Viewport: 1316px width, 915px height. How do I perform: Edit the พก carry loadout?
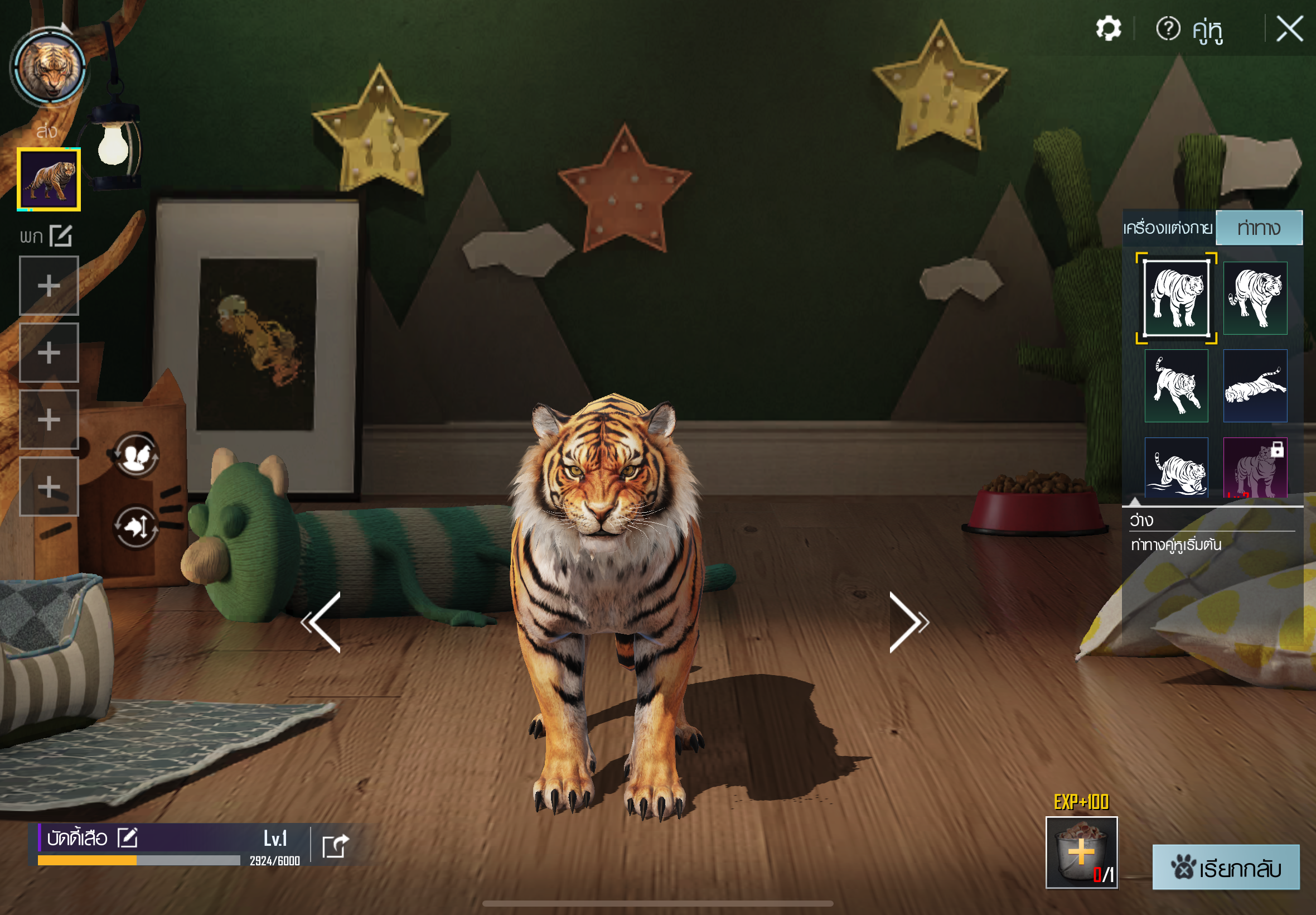click(x=61, y=235)
